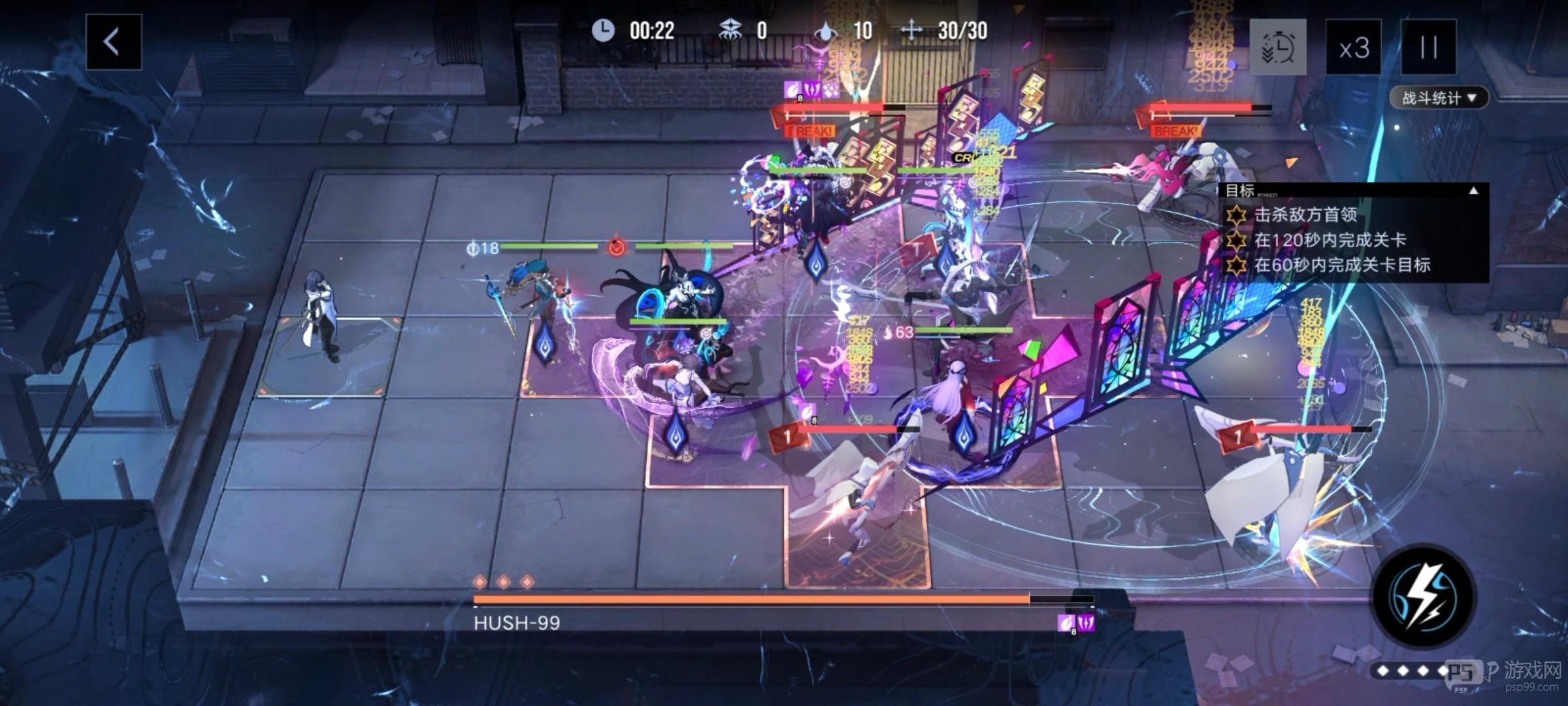Click the clock timer icon showing 00:22
Screen dimensions: 1568x706
coord(603,31)
